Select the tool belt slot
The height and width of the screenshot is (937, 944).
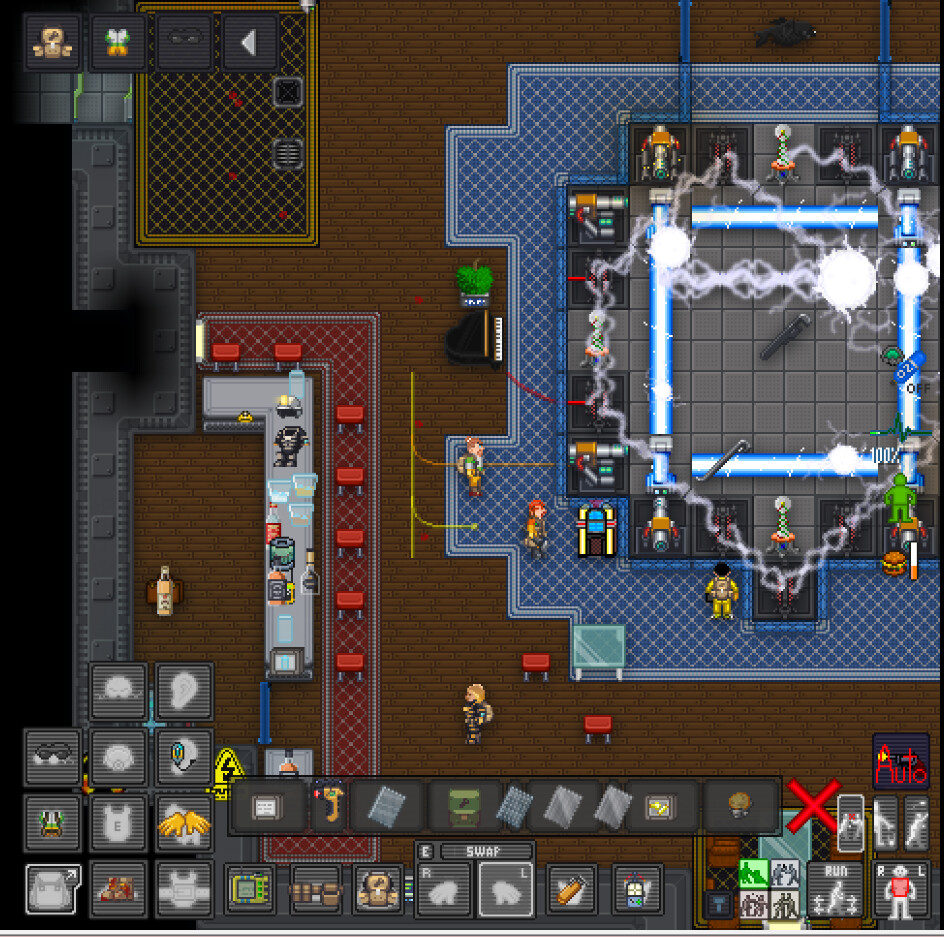pyautogui.click(x=317, y=889)
